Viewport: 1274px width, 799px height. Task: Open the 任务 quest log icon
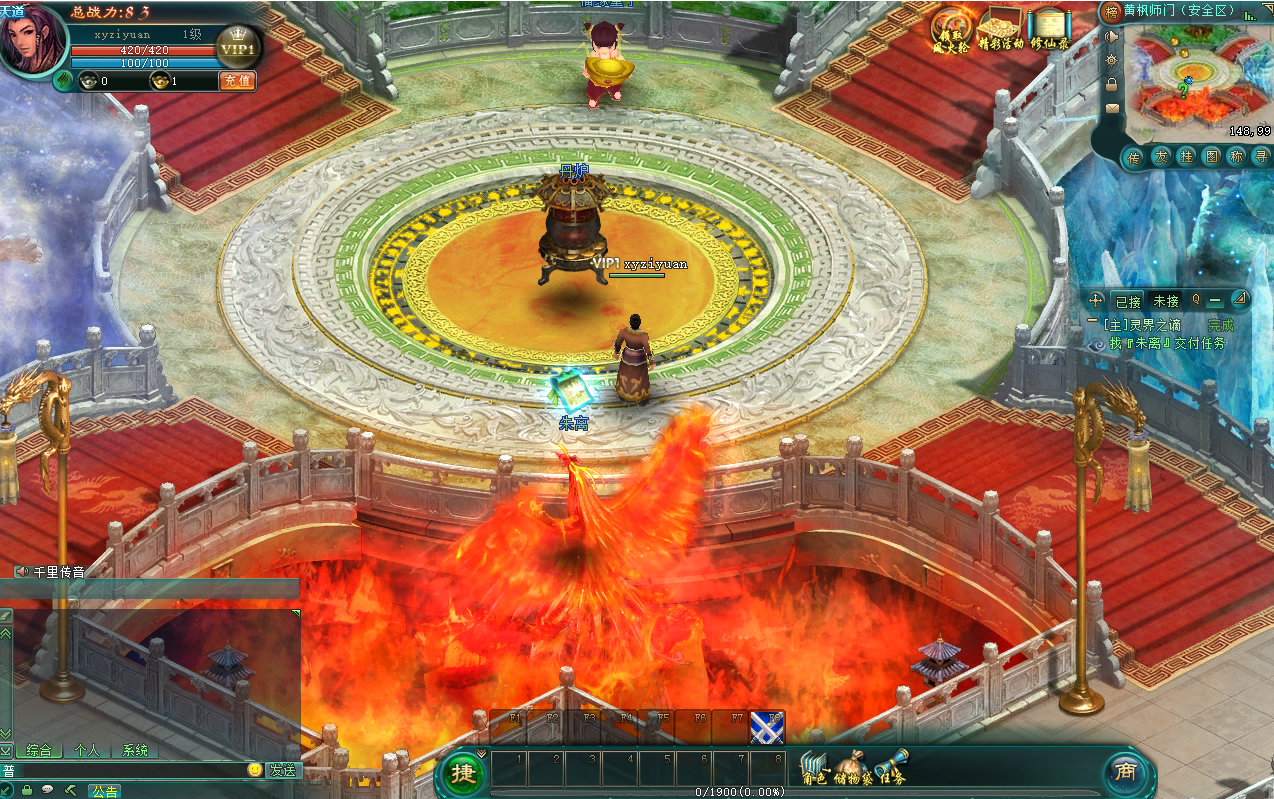[889, 768]
